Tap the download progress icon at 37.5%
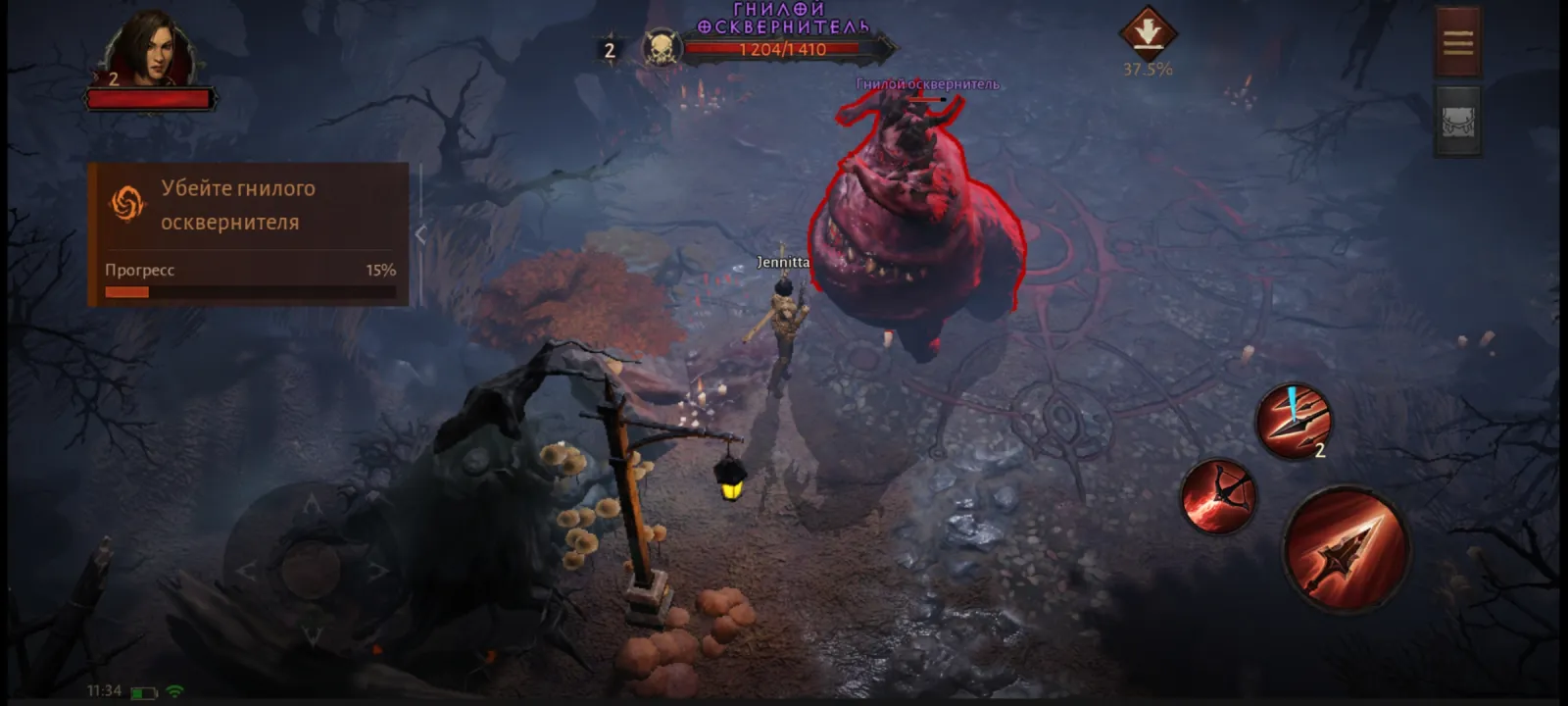Image resolution: width=1568 pixels, height=706 pixels. click(1148, 34)
